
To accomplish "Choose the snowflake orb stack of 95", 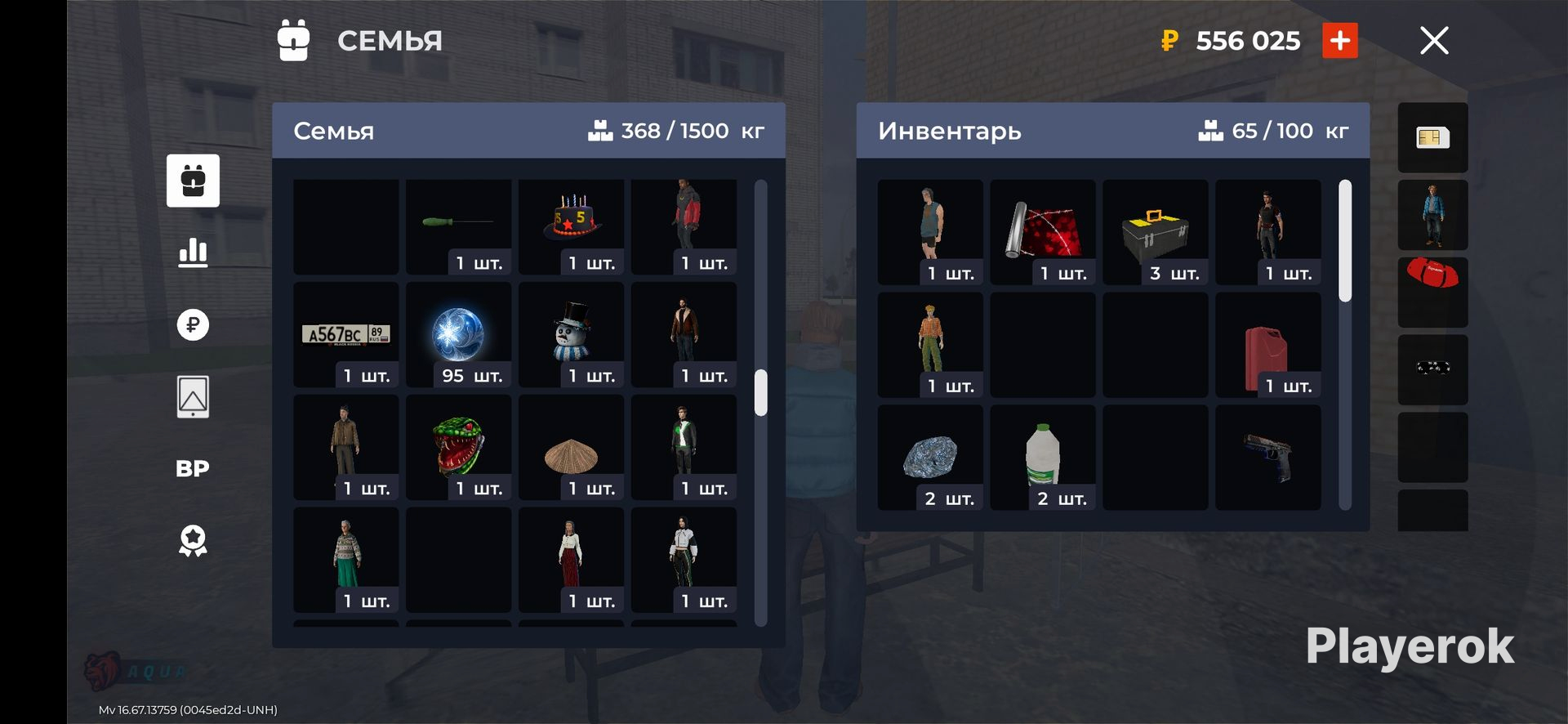I will 458,335.
